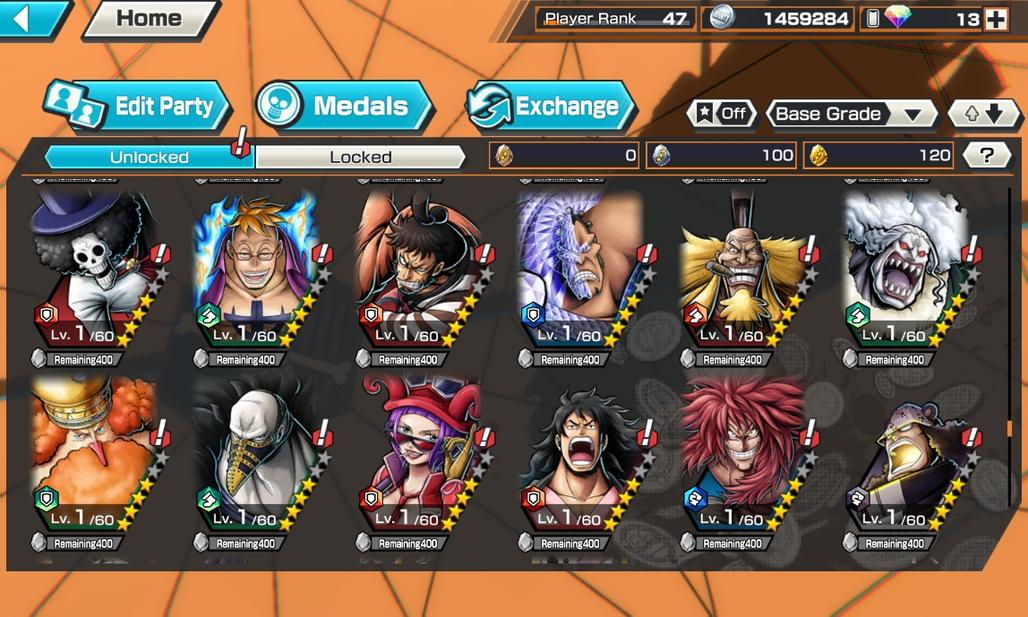The width and height of the screenshot is (1028, 617).
Task: Open help with the question mark button
Action: point(987,155)
